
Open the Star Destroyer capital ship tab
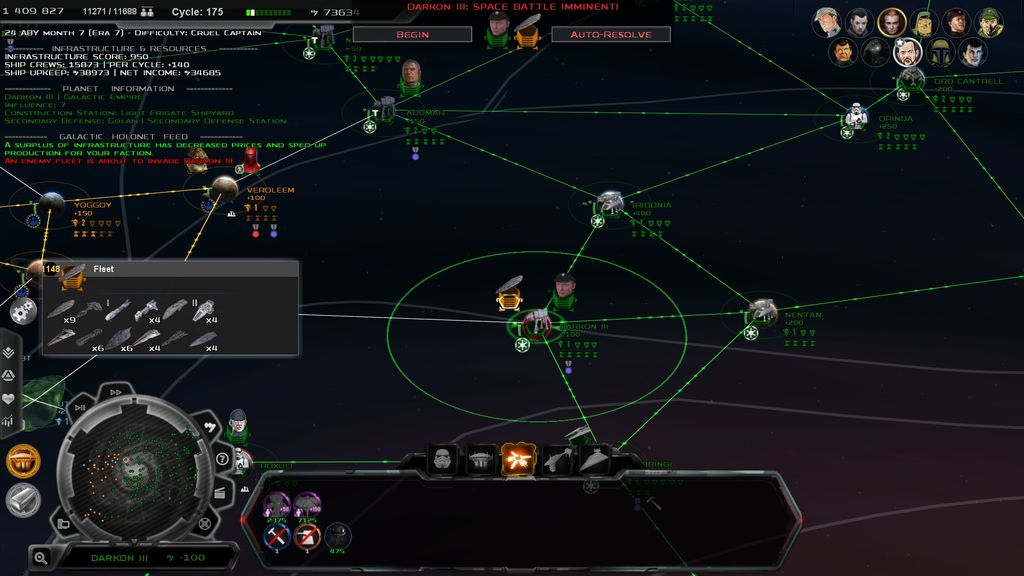pyautogui.click(x=593, y=460)
